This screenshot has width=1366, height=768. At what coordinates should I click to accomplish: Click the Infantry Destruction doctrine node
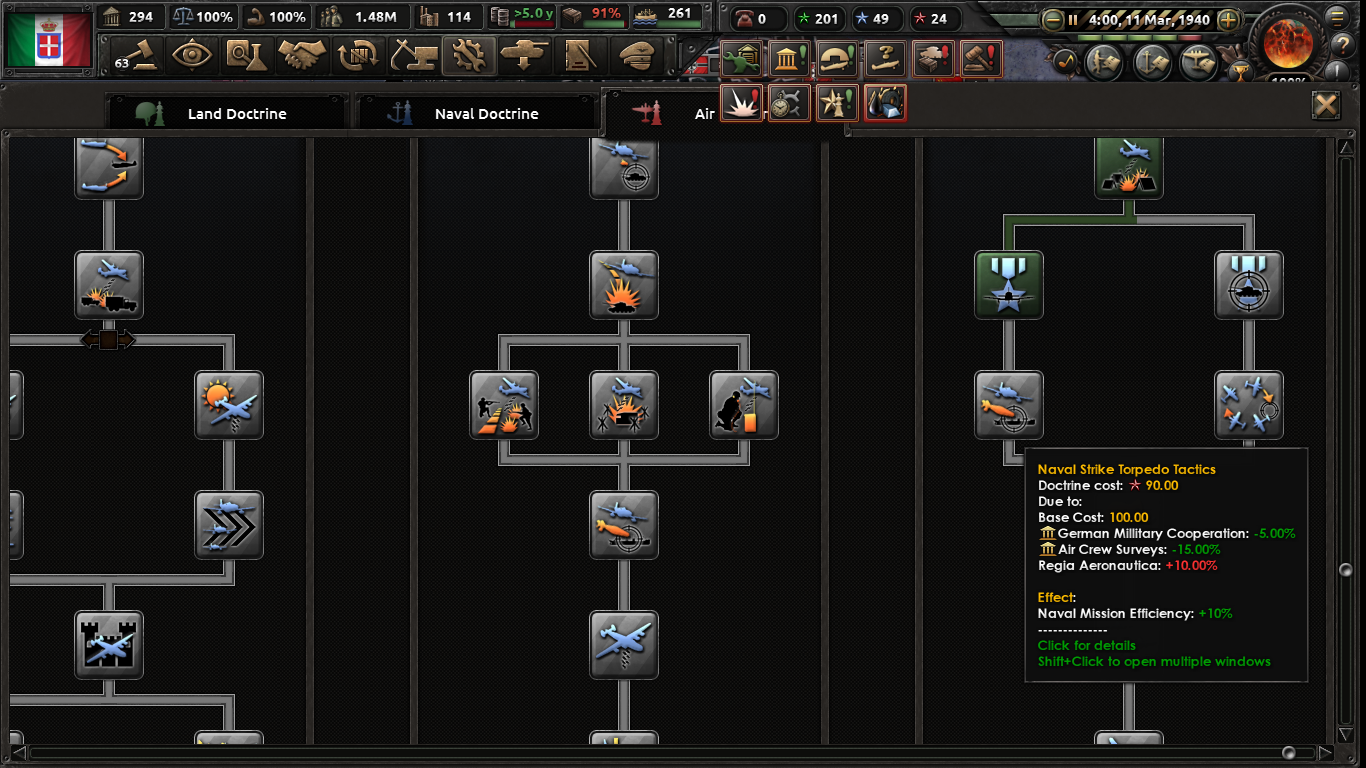(503, 405)
